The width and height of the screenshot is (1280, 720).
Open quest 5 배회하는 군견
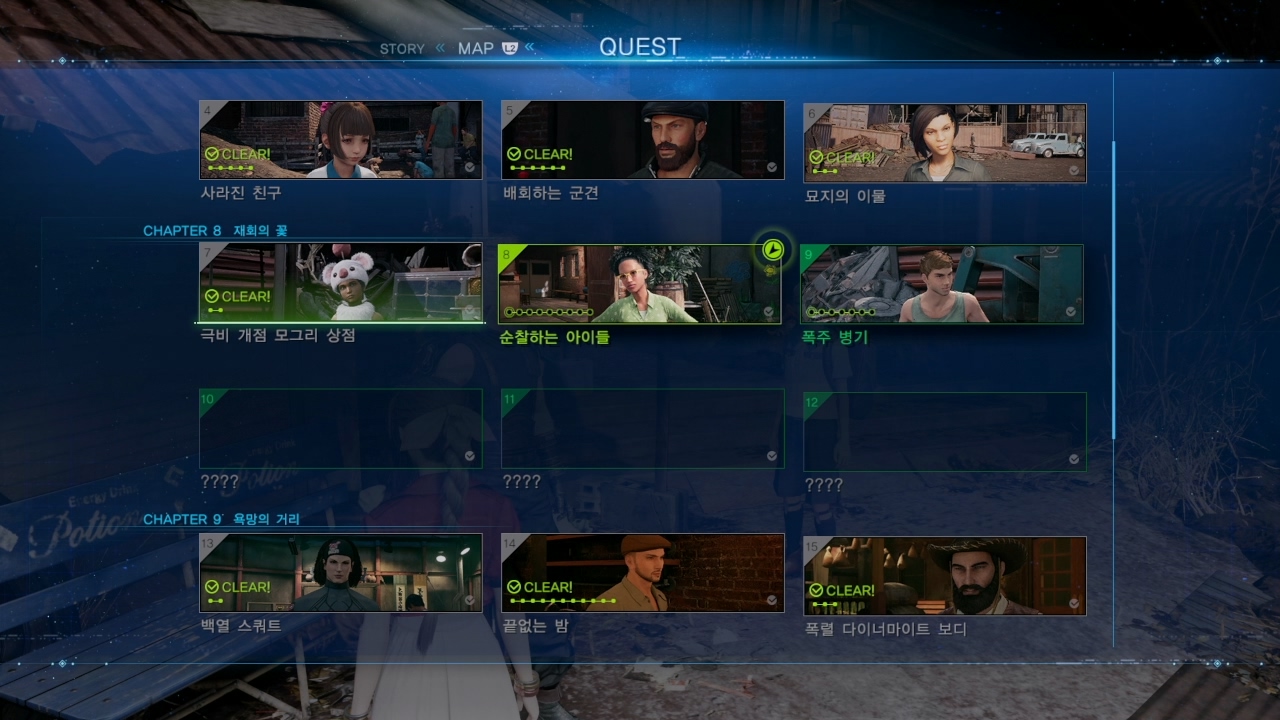click(x=642, y=140)
